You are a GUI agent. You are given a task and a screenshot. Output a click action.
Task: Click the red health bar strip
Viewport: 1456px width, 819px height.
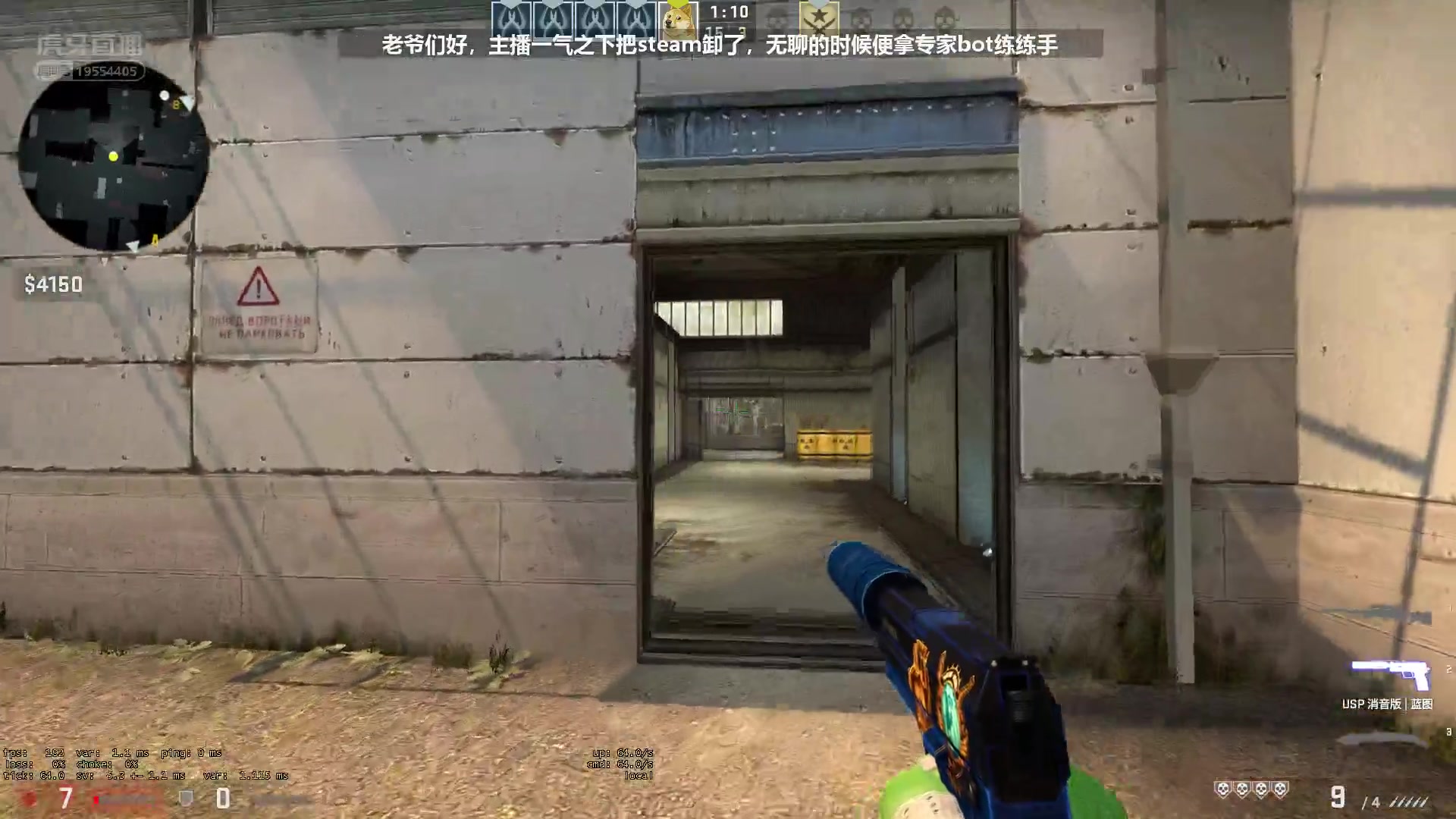(114, 799)
